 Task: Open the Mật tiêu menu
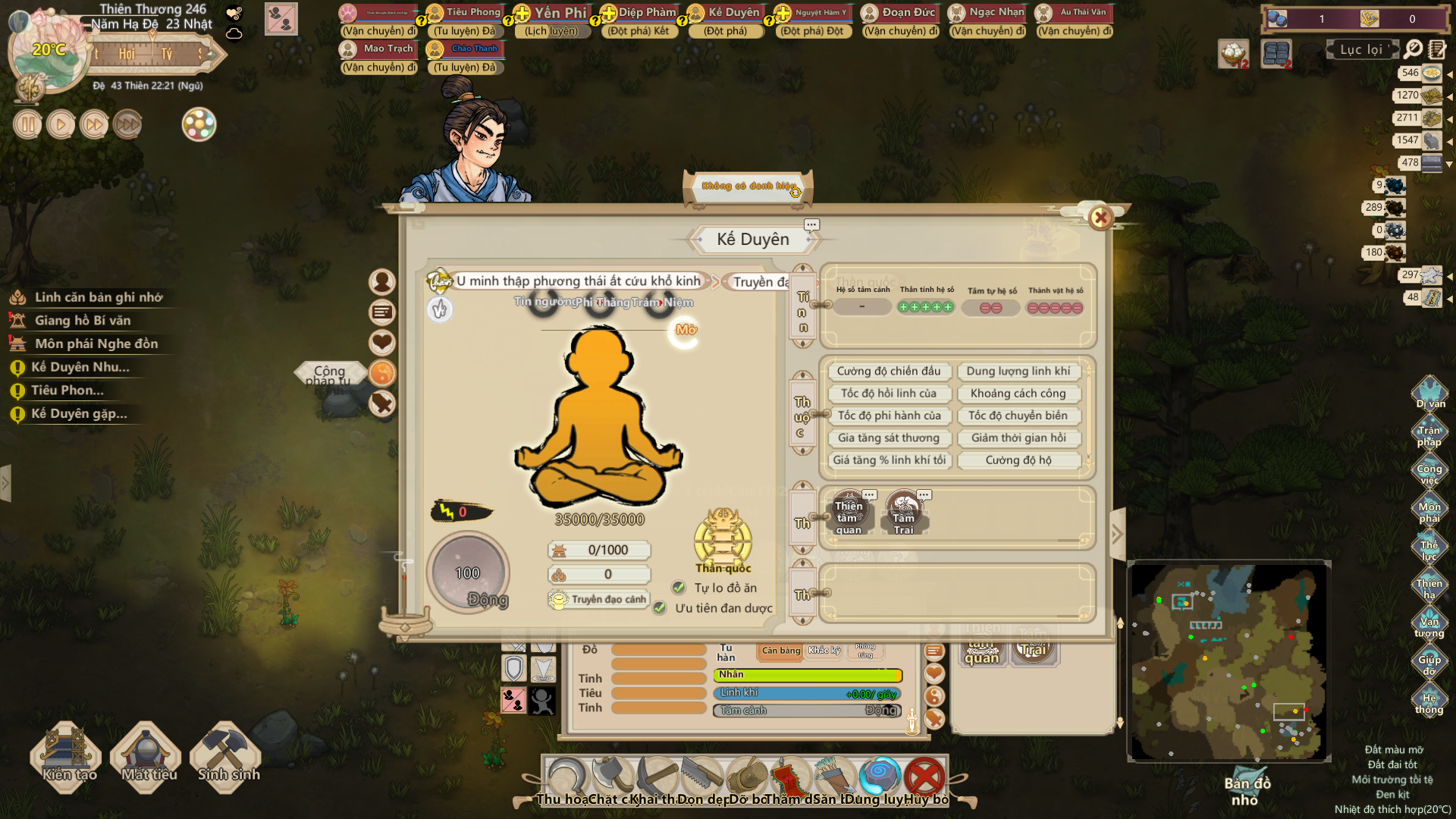pos(147,755)
